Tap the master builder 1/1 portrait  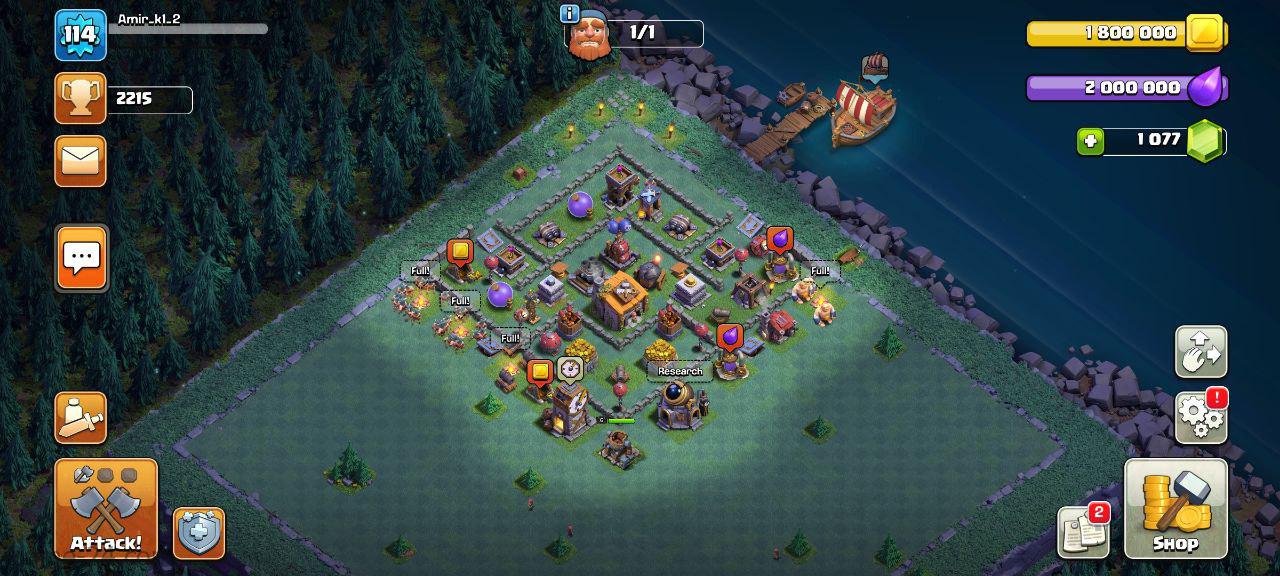click(x=589, y=37)
